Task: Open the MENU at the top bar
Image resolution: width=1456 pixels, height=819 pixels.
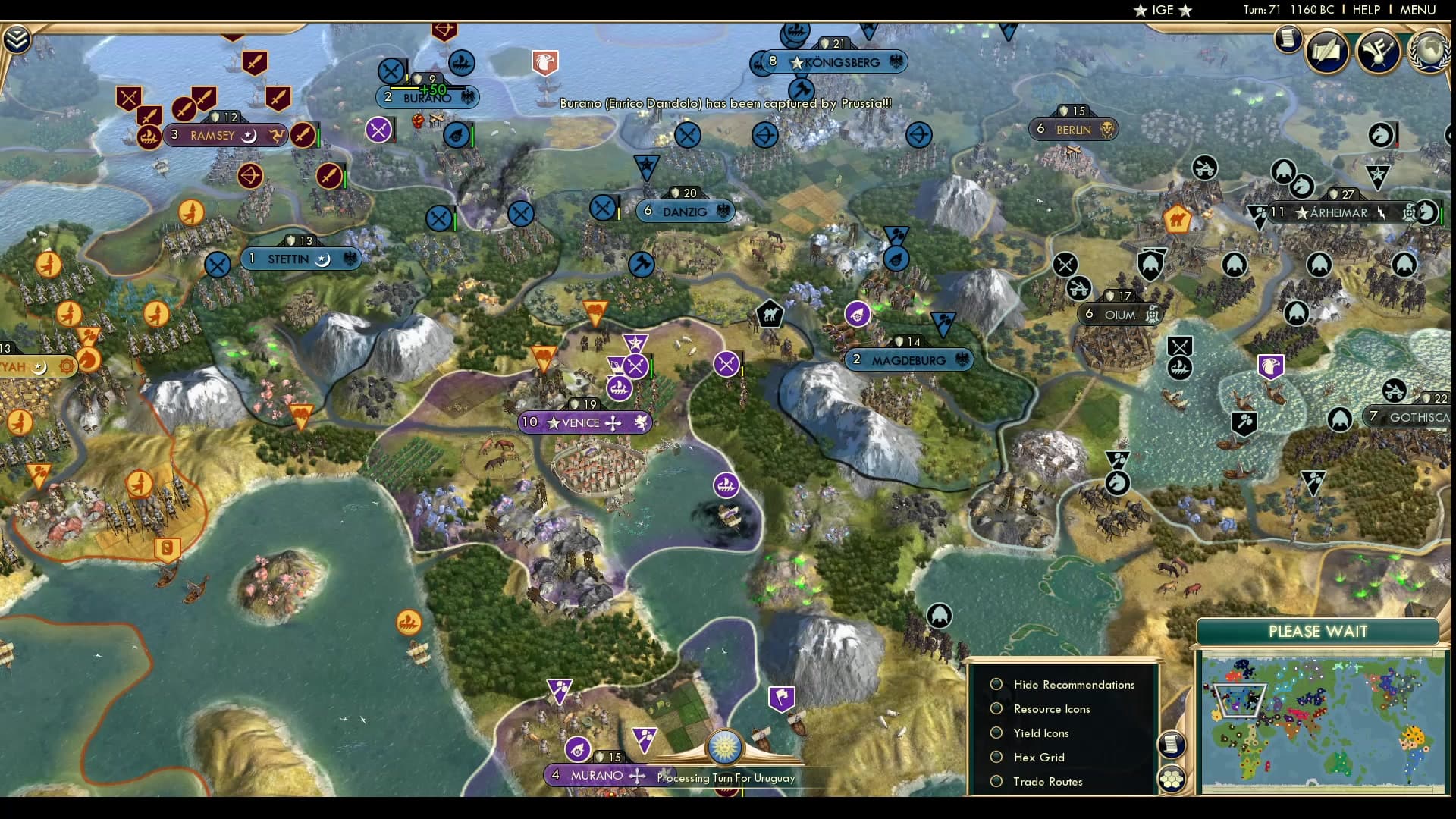Action: click(1417, 10)
